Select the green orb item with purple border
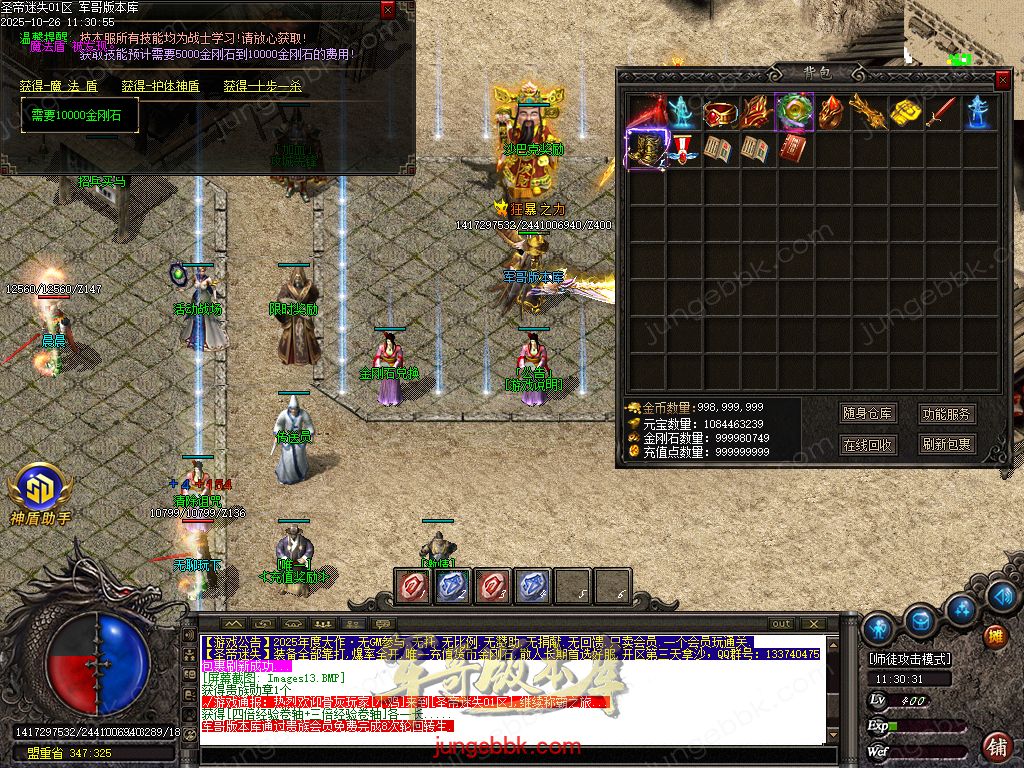Screen dimensions: 1024x768 click(x=794, y=112)
